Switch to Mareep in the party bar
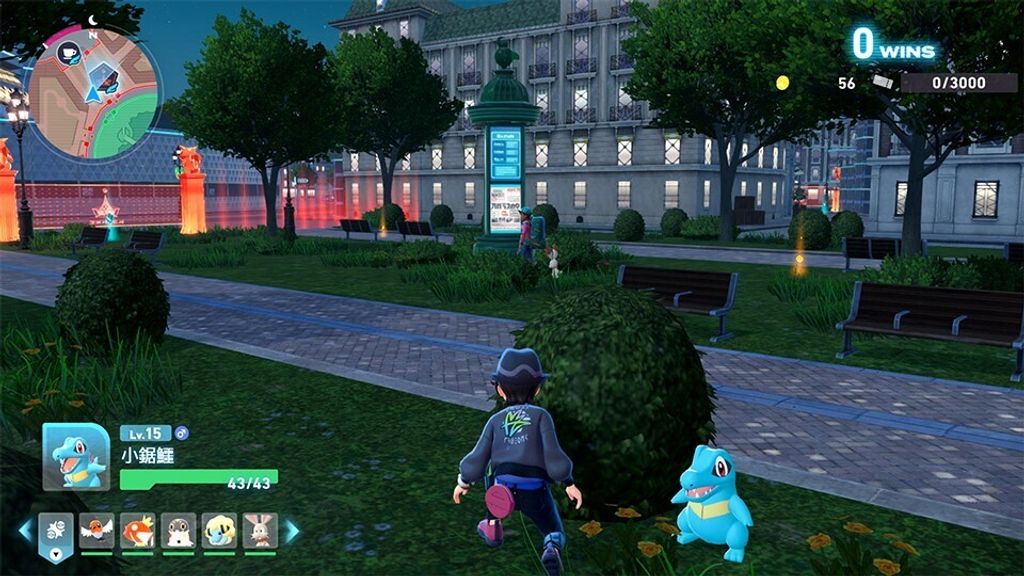The image size is (1024, 576). click(x=219, y=530)
